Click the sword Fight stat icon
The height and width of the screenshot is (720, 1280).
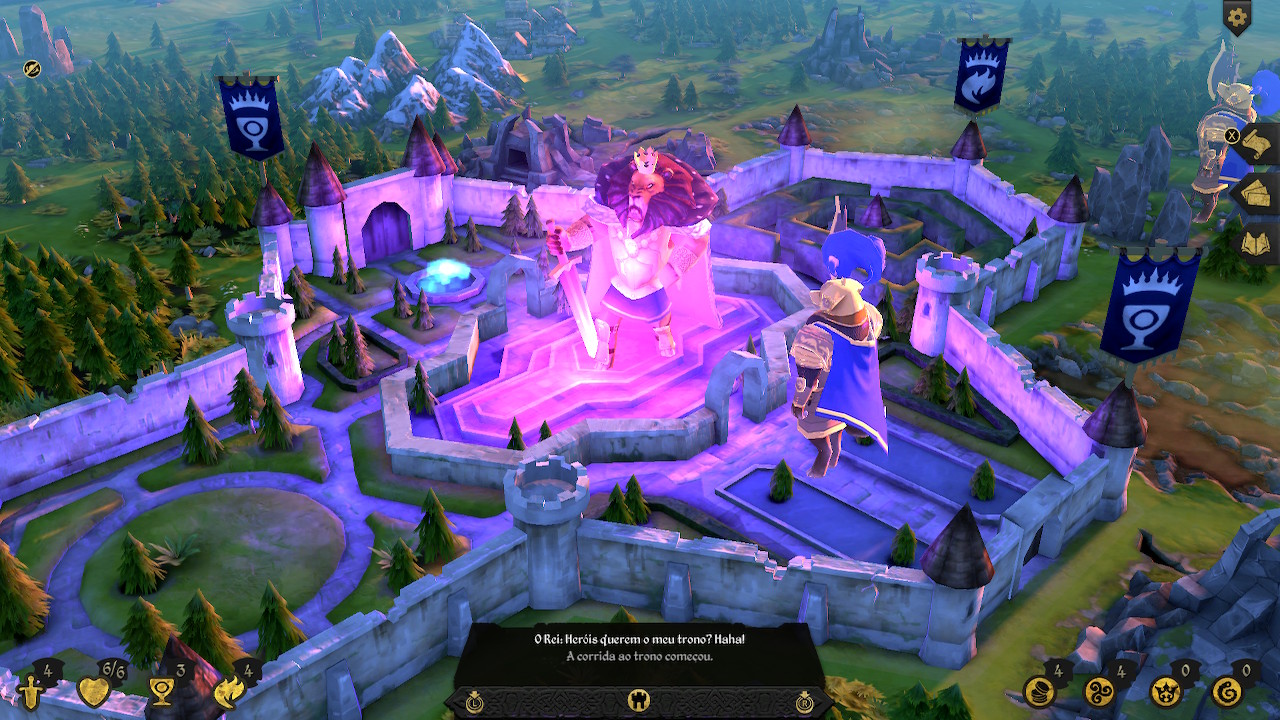pos(30,690)
